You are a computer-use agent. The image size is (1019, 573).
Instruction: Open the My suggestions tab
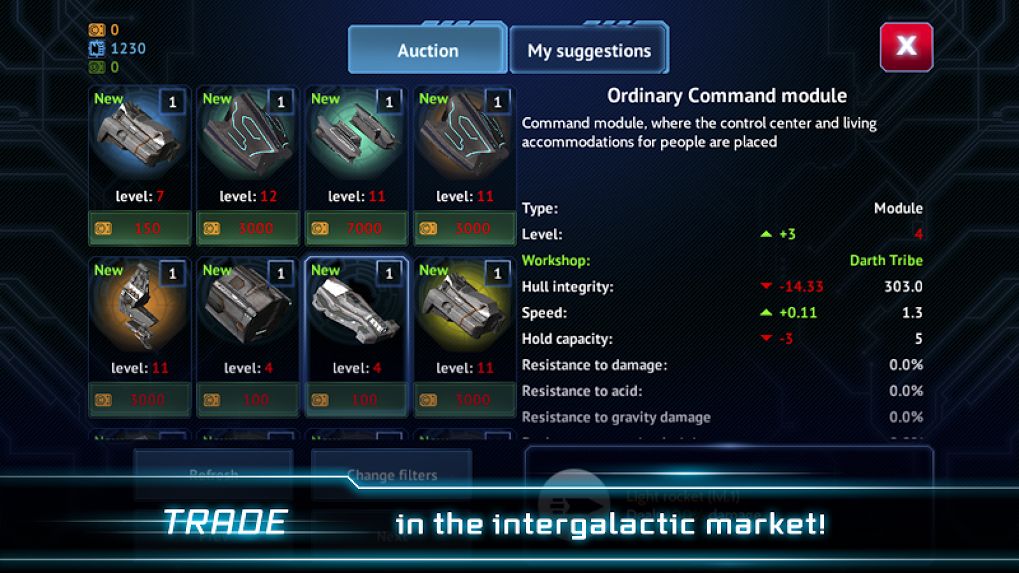(589, 50)
